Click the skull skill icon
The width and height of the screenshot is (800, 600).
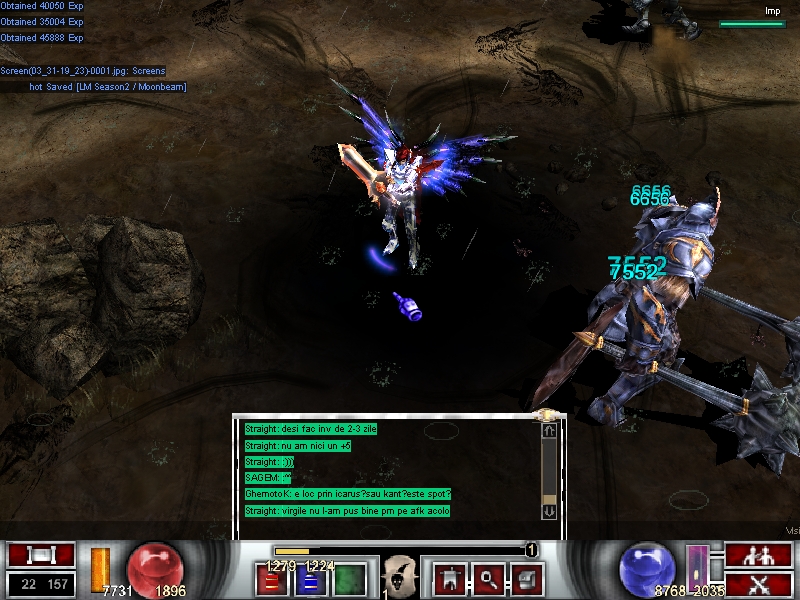pos(400,577)
